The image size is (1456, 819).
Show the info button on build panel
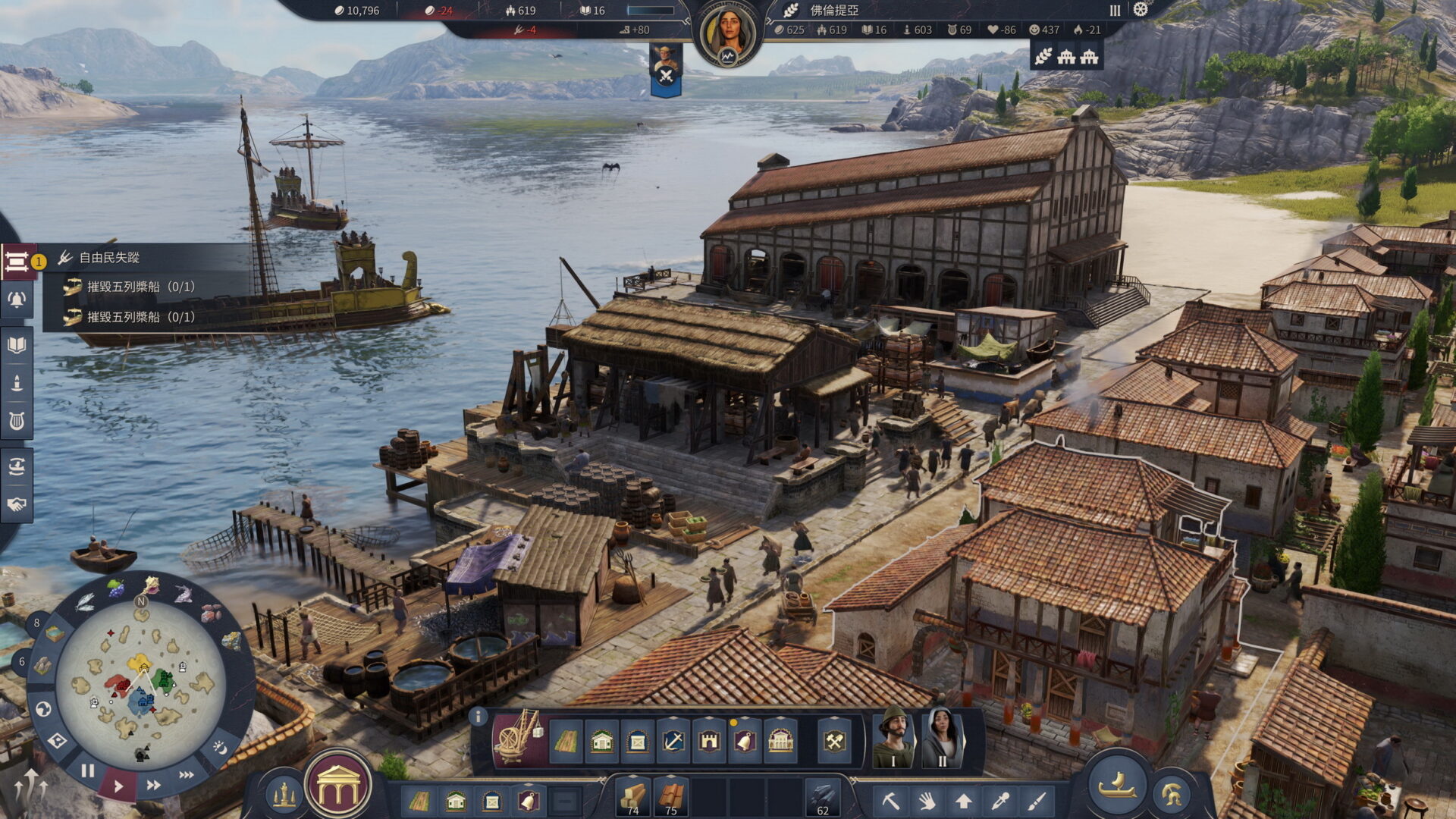tap(478, 716)
